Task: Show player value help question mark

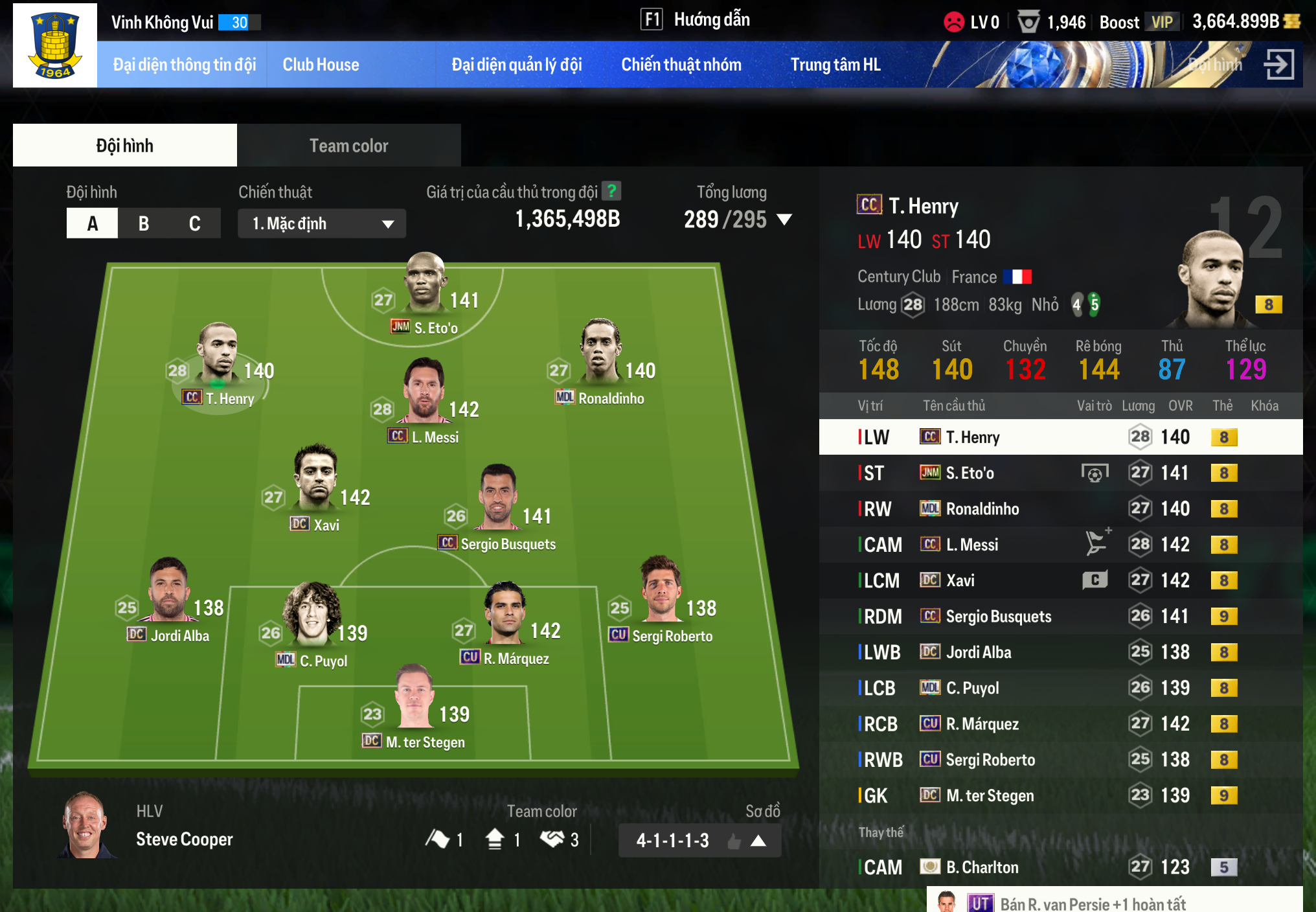Action: pyautogui.click(x=611, y=191)
